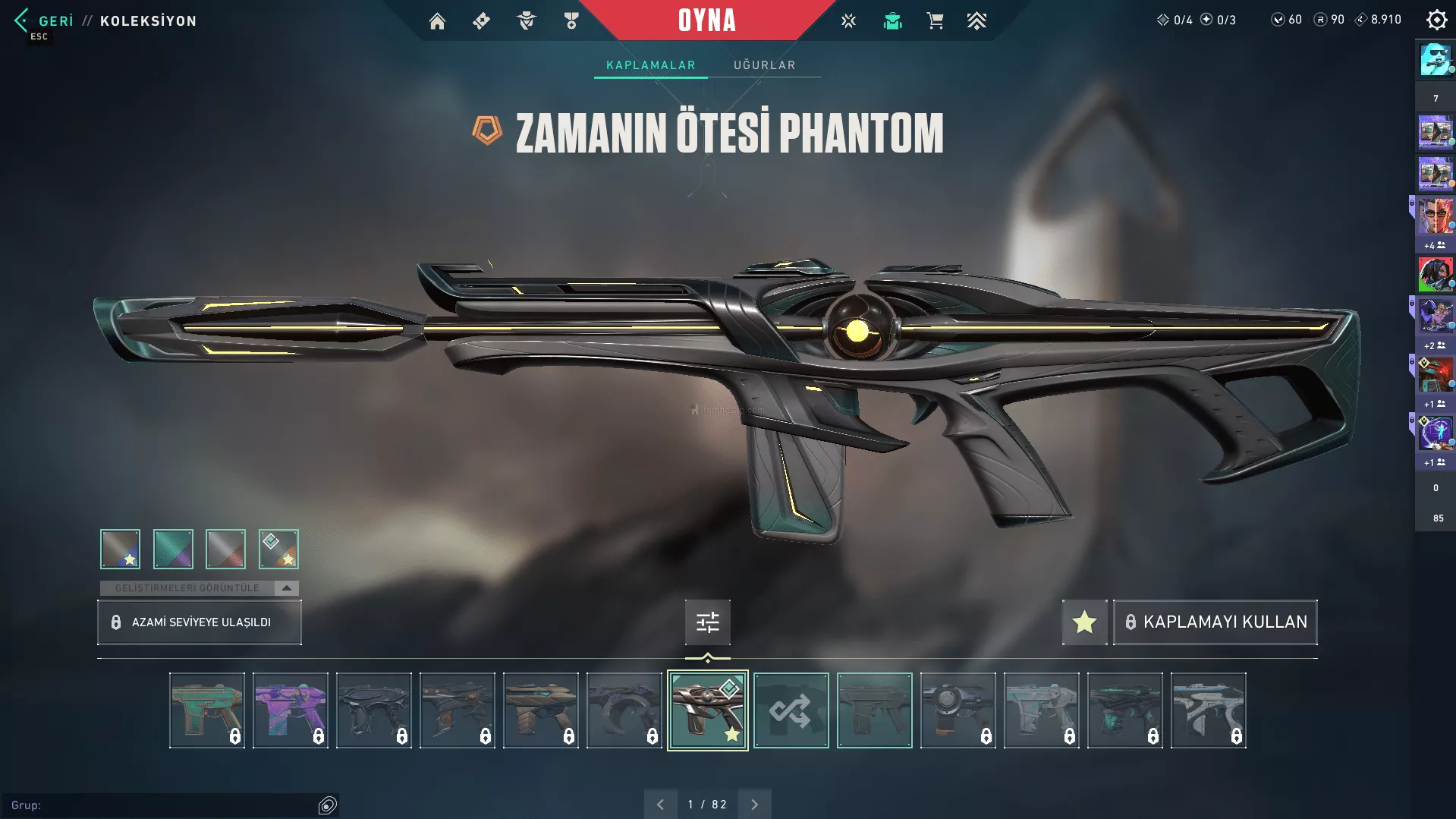Click AZAMİ SEVİYEYE ULAŞILDI button
This screenshot has height=819, width=1456.
pos(200,622)
